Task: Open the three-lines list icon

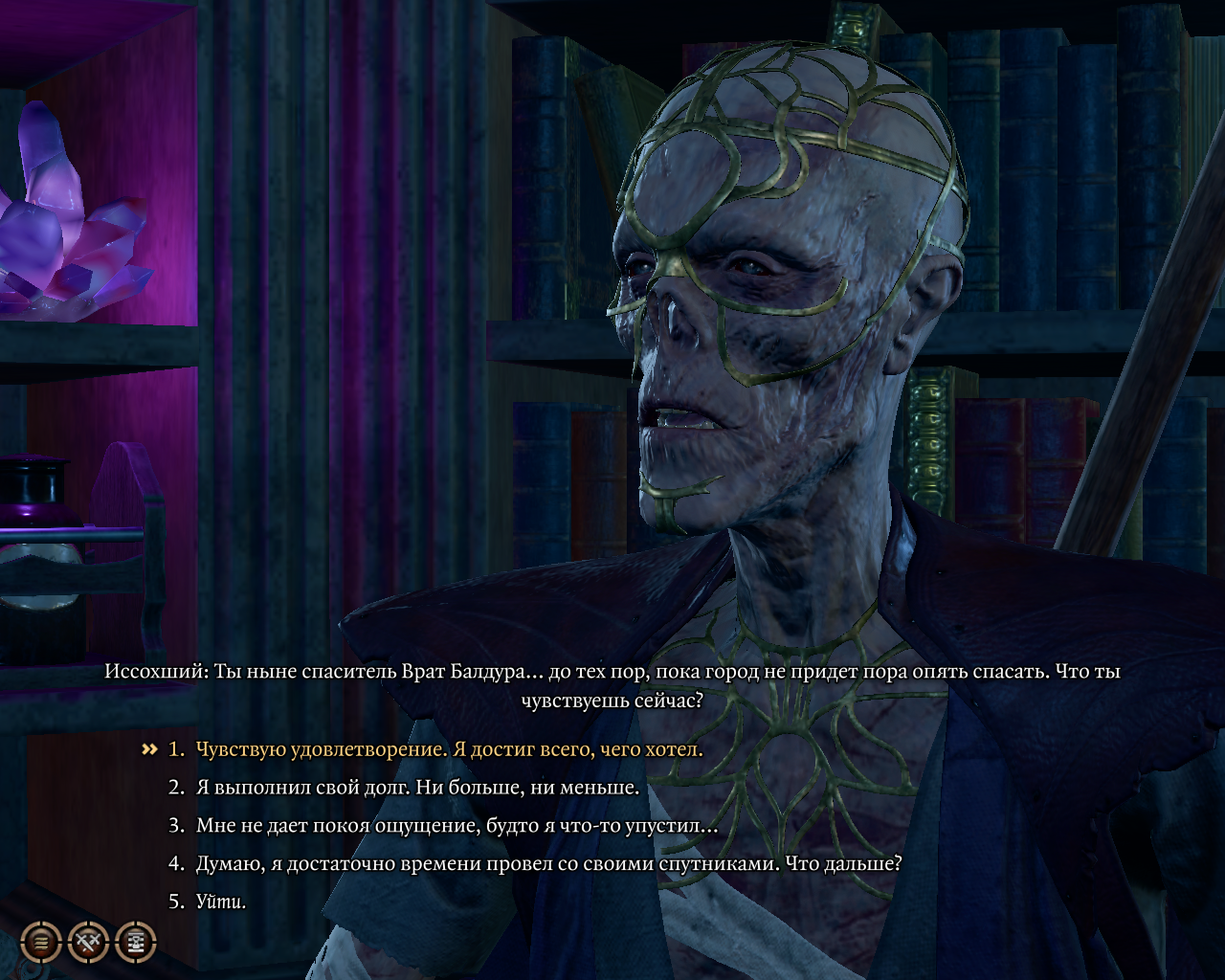Action: click(41, 943)
